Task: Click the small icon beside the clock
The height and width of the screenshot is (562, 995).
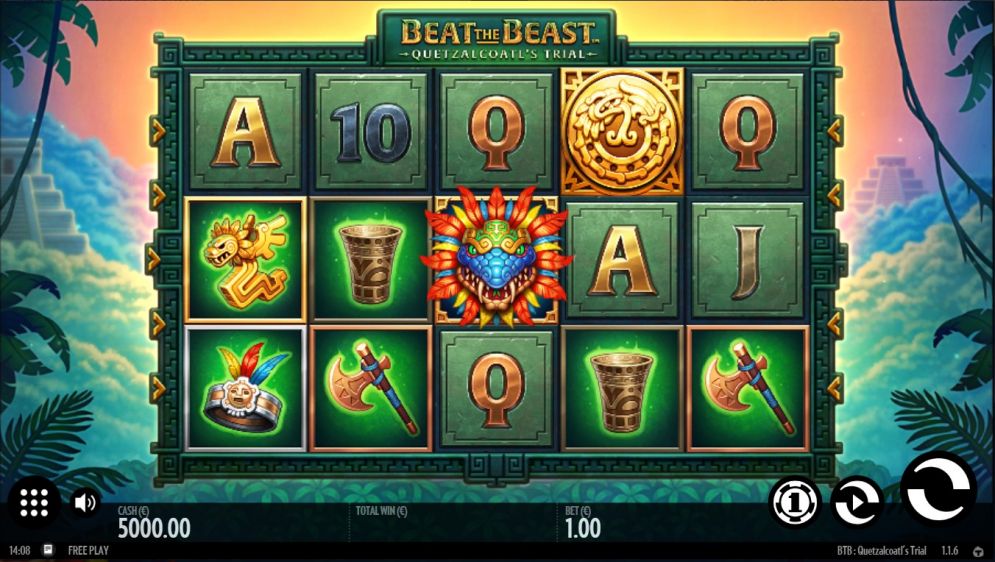Action: [48, 550]
